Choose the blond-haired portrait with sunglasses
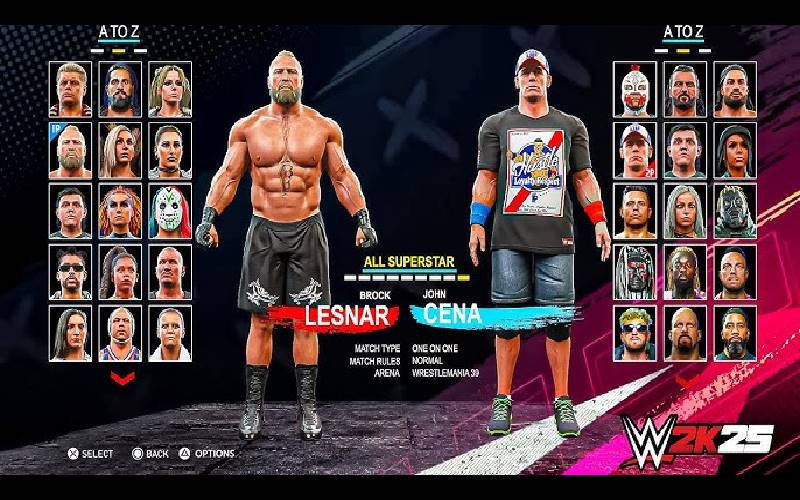800x500 pixels. (634, 330)
